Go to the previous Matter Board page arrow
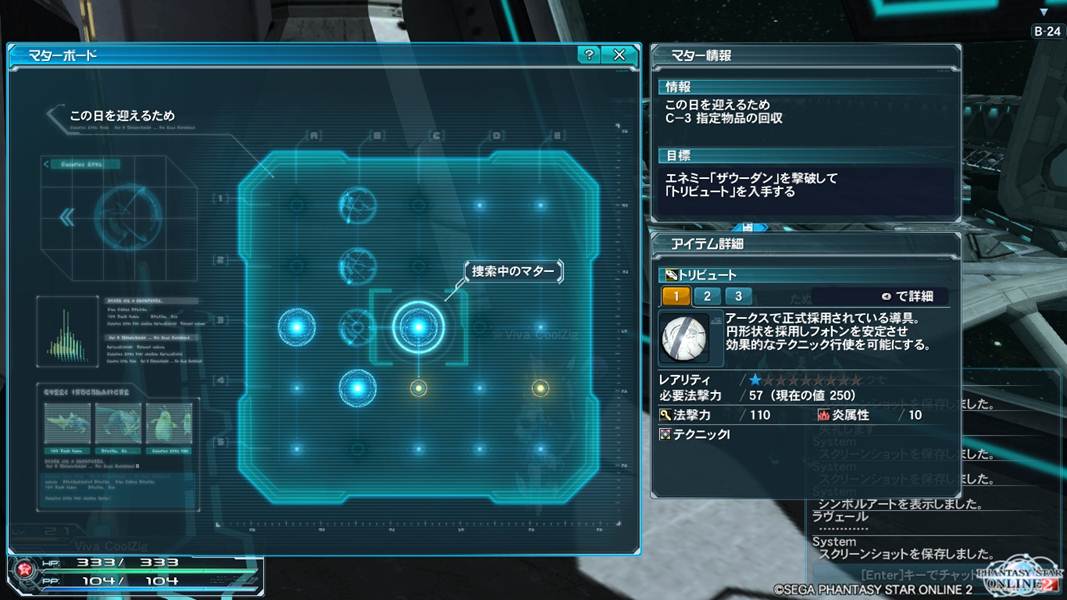 (68, 216)
